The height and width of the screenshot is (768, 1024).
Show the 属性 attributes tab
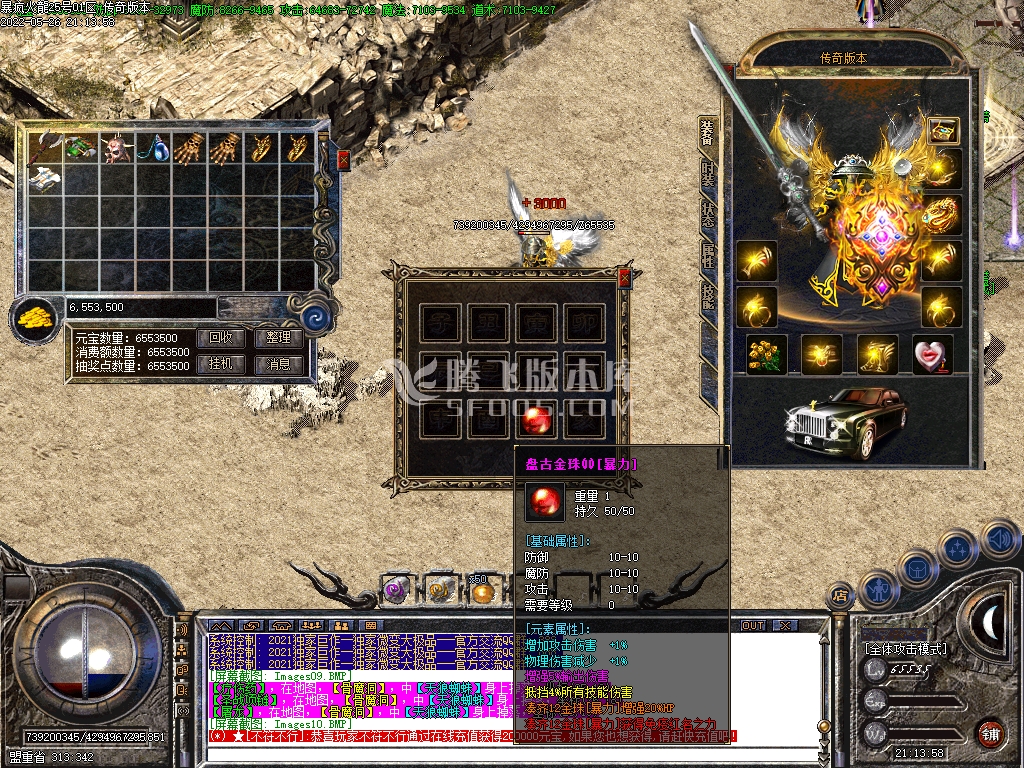[708, 254]
